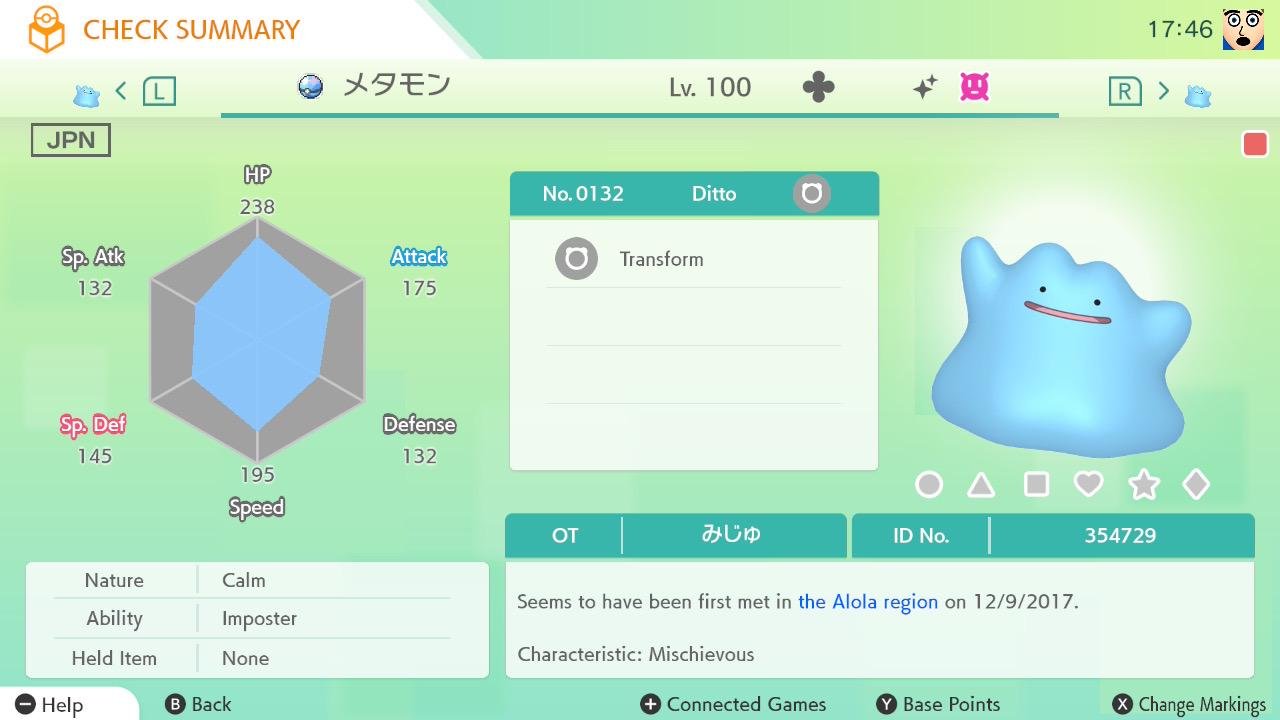Click the pink Ditto origin mark icon

(971, 88)
